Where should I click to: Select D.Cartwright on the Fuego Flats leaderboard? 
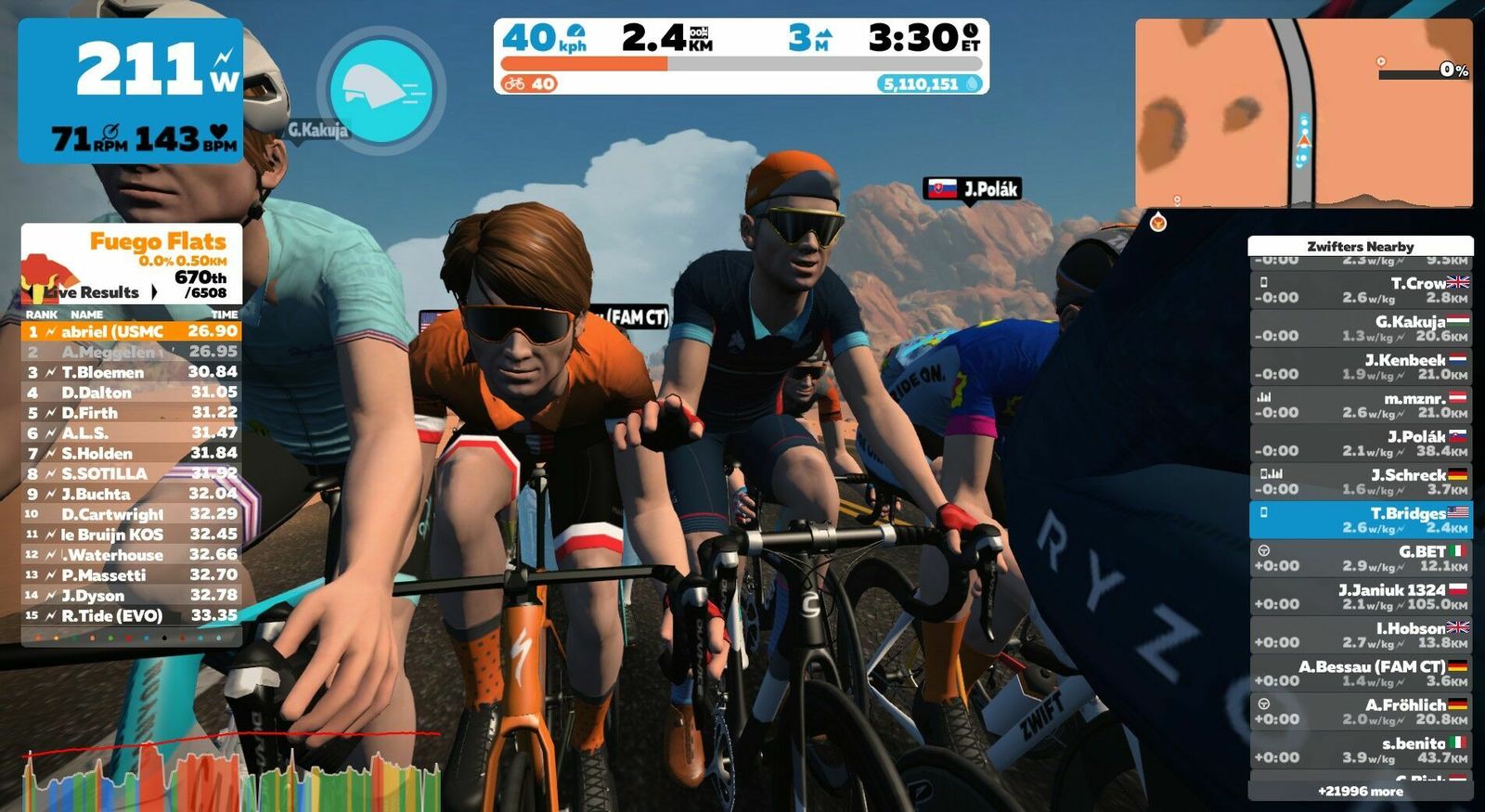[x=131, y=514]
